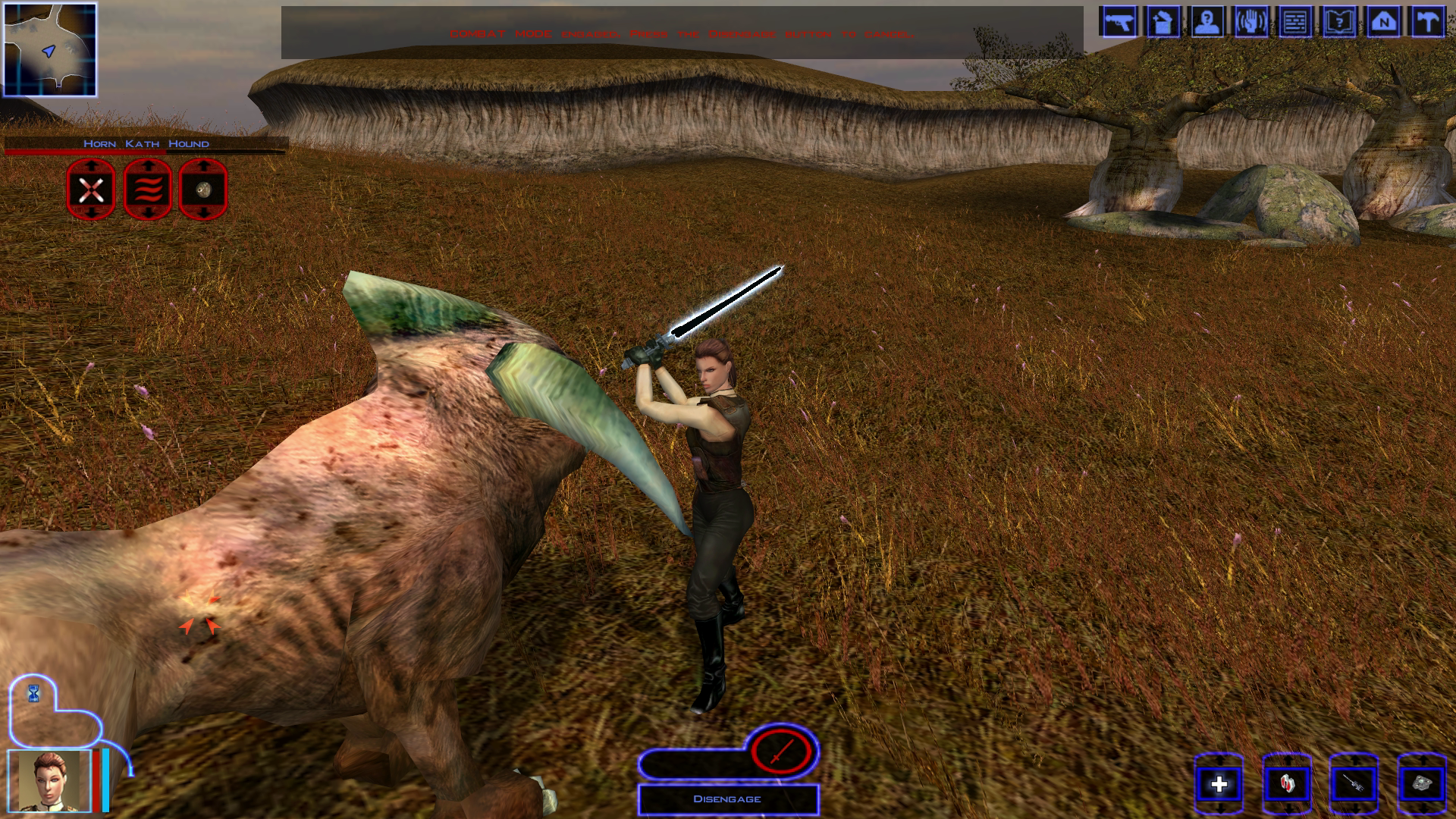The height and width of the screenshot is (819, 1456).
Task: Select the queued attack action circle
Action: point(781,752)
